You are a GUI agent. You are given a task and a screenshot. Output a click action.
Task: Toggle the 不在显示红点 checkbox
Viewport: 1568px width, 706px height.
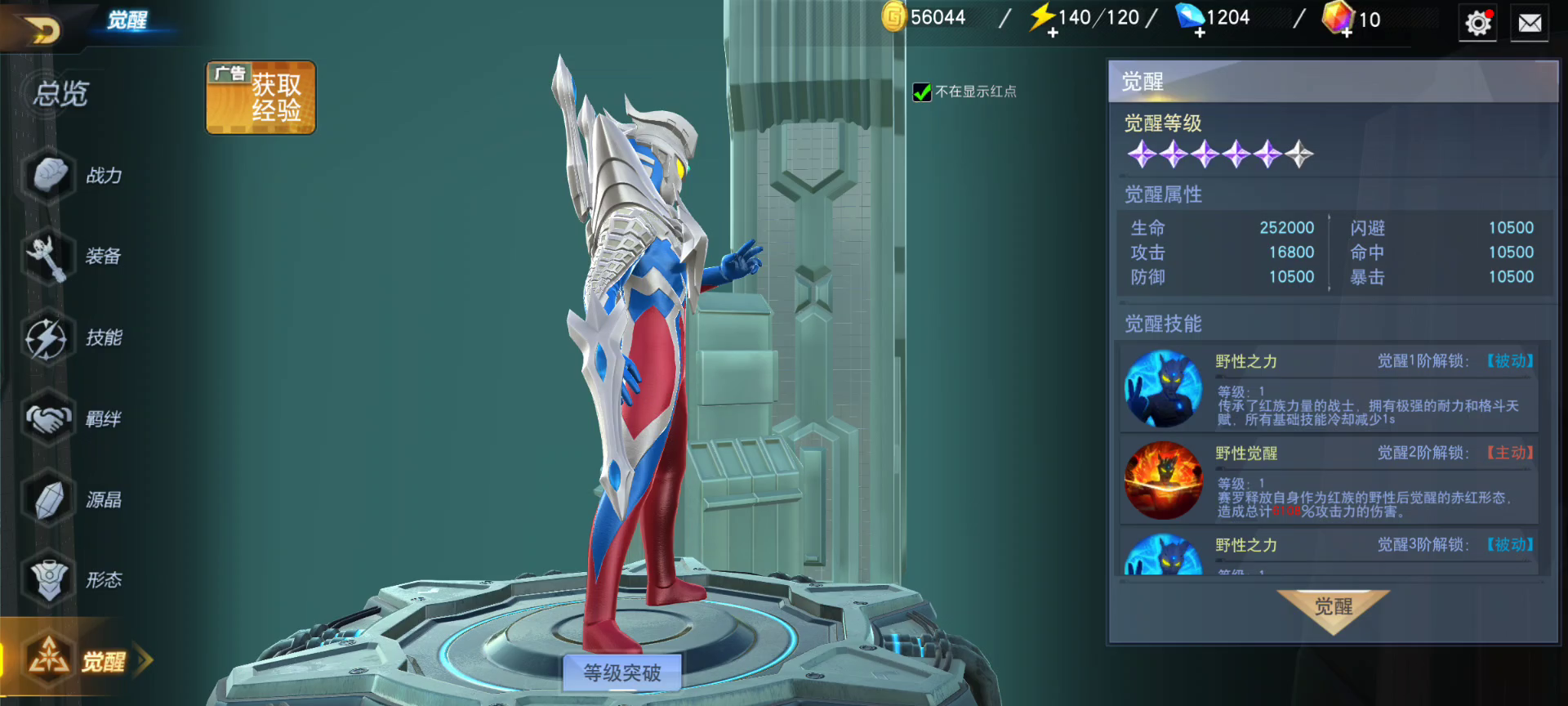pyautogui.click(x=922, y=92)
